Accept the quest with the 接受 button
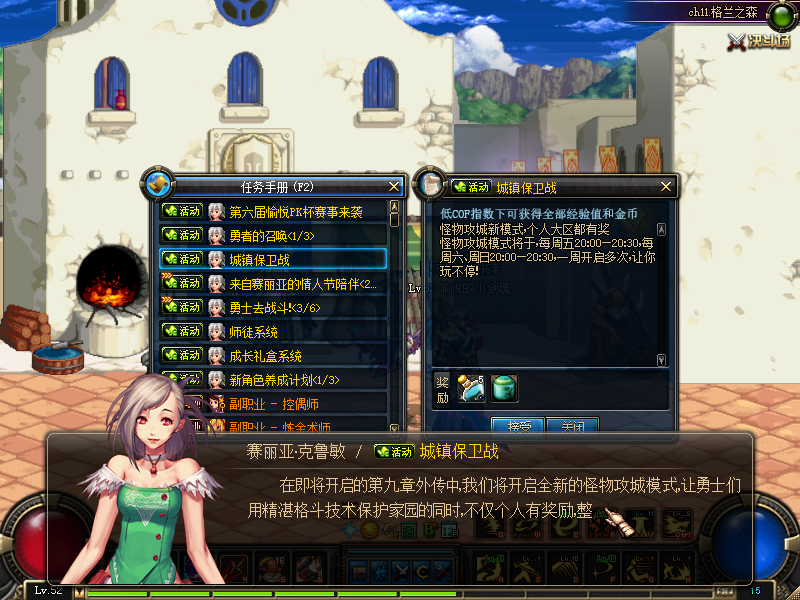Image resolution: width=800 pixels, height=600 pixels. click(x=517, y=425)
